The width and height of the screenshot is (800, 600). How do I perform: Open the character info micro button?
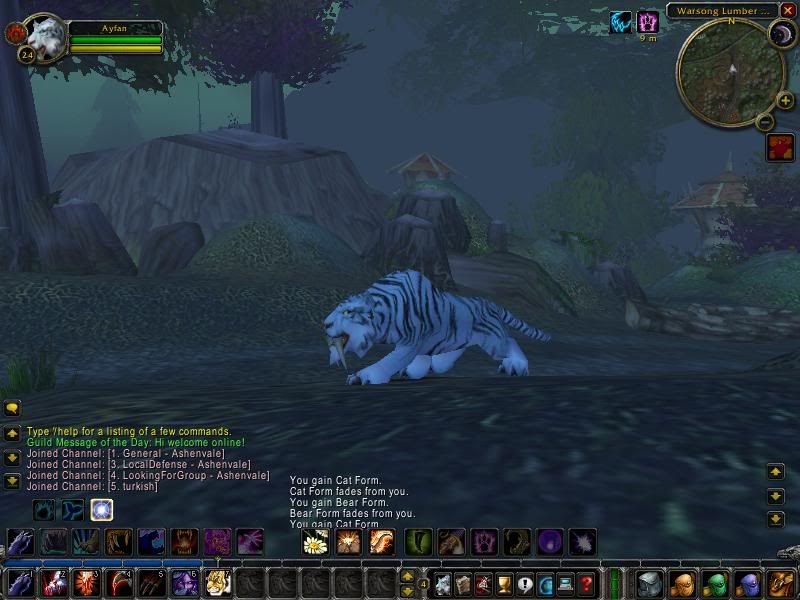click(441, 584)
